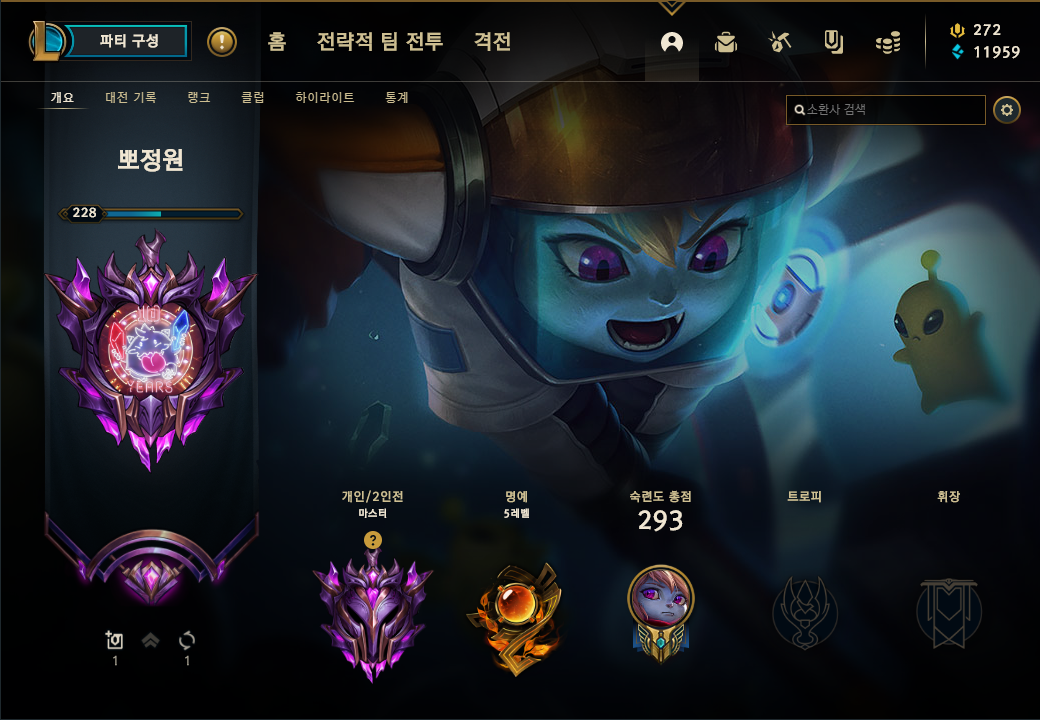Screen dimensions: 1040x720
Task: Switch to the 클럽 tab
Action: pyautogui.click(x=252, y=98)
